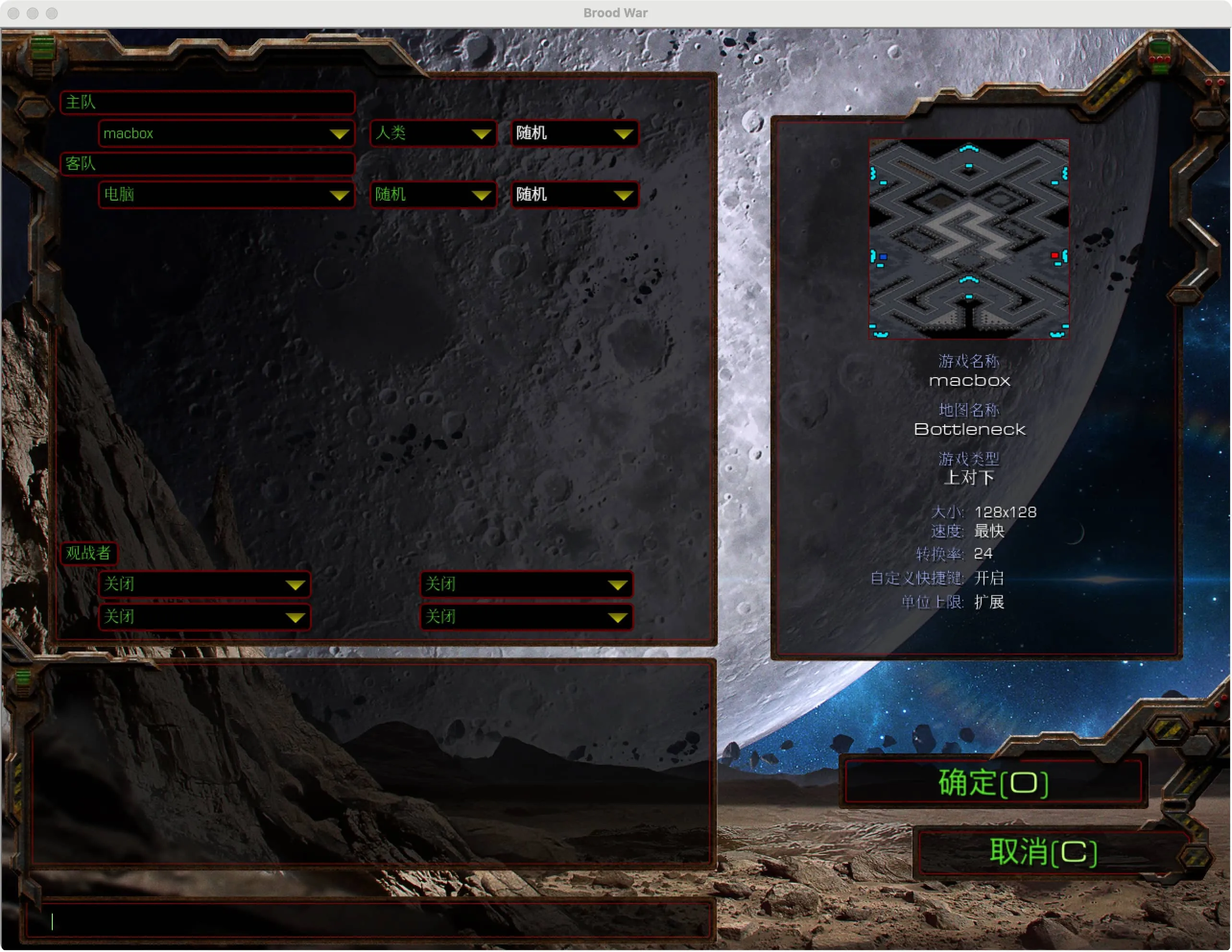Click the Bottleneck map preview thumbnail

pos(968,238)
